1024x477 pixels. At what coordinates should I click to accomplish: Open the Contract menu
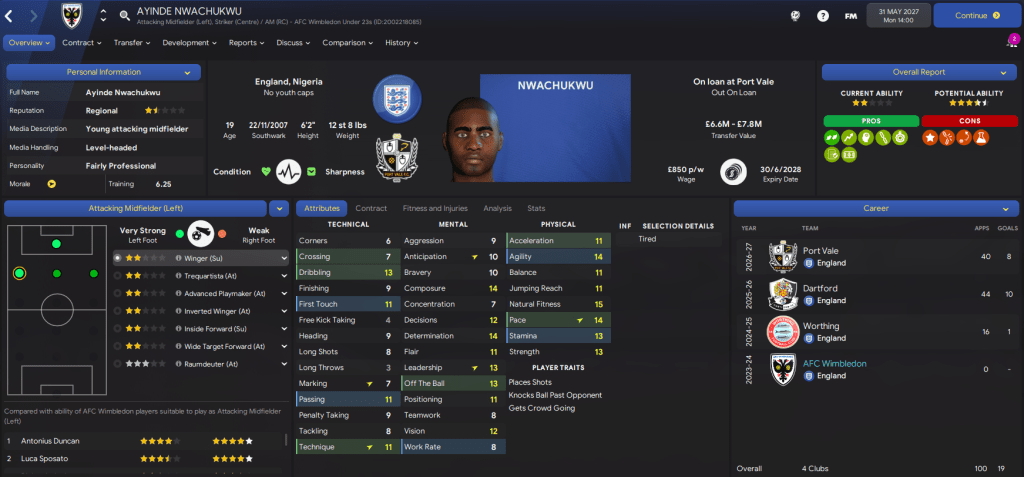tap(81, 43)
